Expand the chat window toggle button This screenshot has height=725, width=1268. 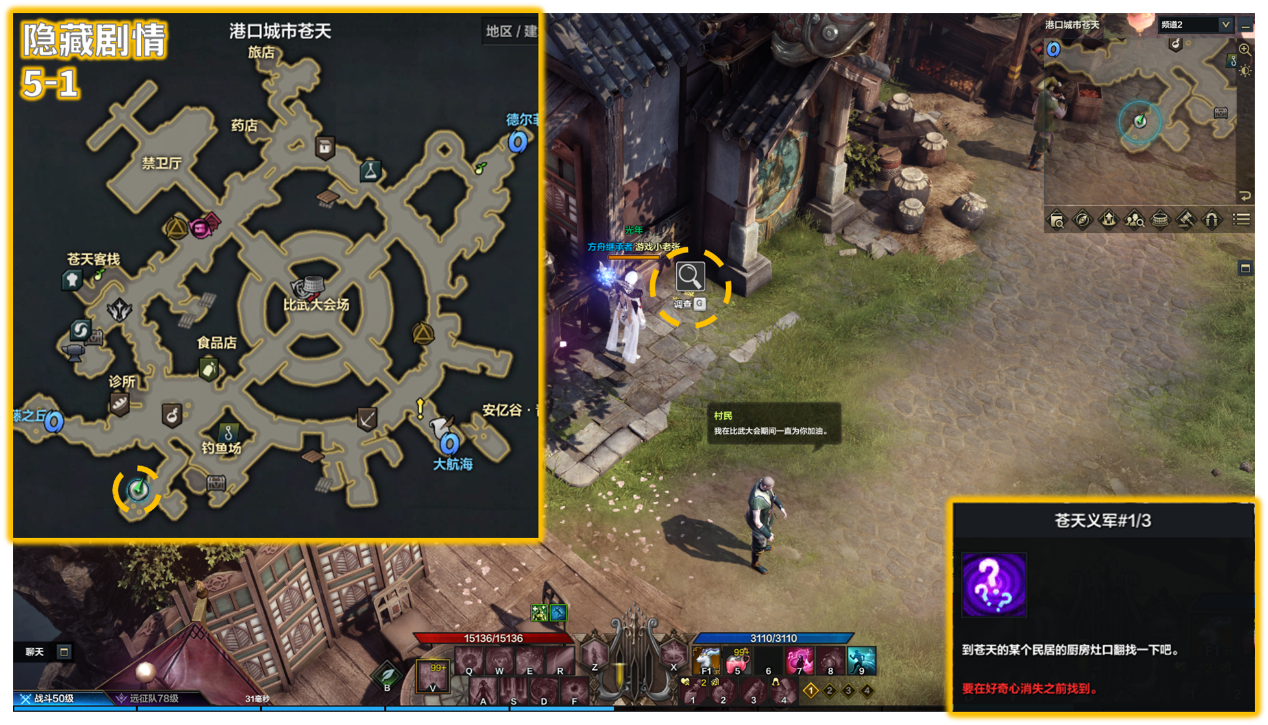(65, 652)
